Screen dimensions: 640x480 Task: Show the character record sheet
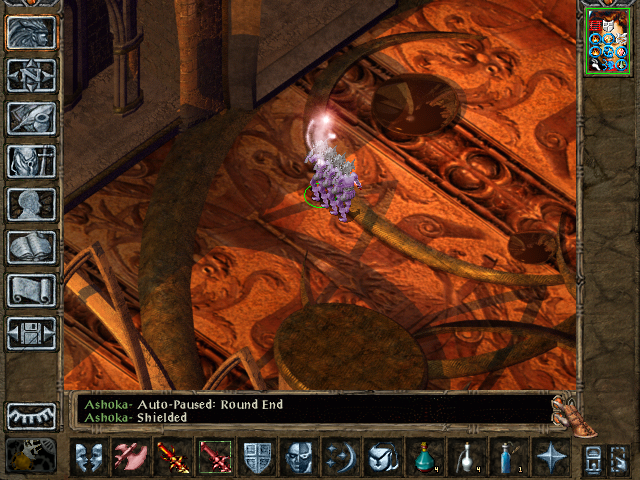tap(31, 204)
